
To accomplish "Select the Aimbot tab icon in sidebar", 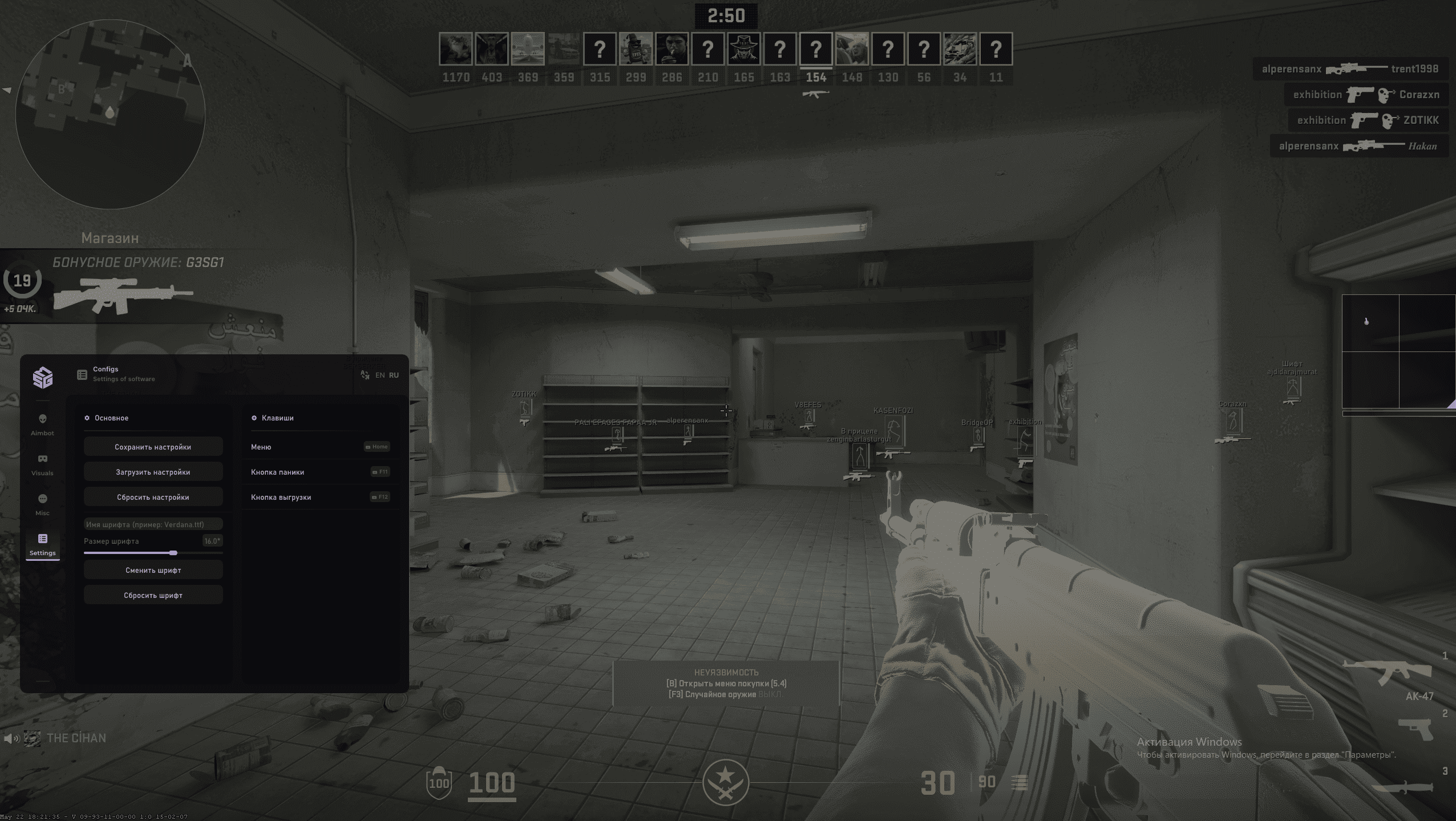I will pos(42,418).
